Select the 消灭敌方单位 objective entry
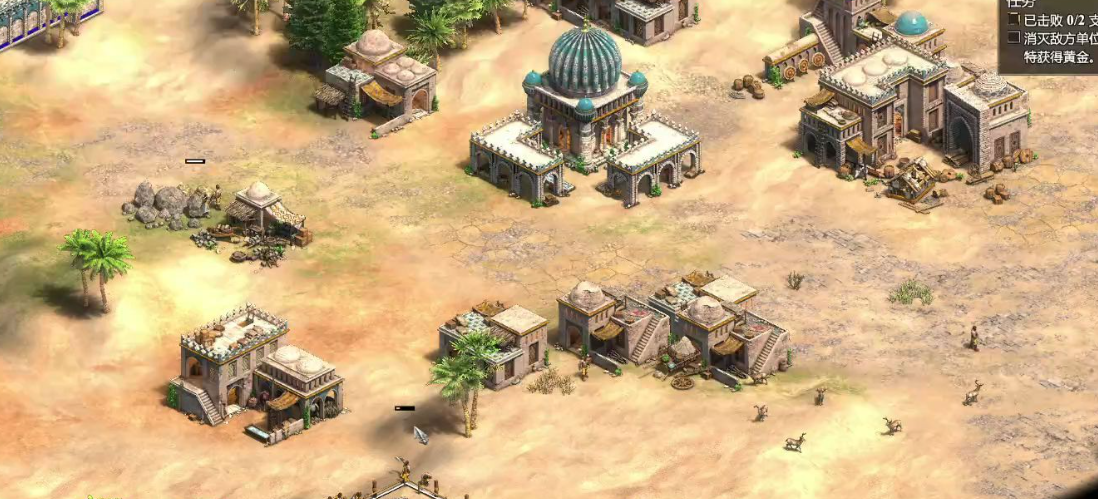The height and width of the screenshot is (499, 1098). coord(1060,38)
